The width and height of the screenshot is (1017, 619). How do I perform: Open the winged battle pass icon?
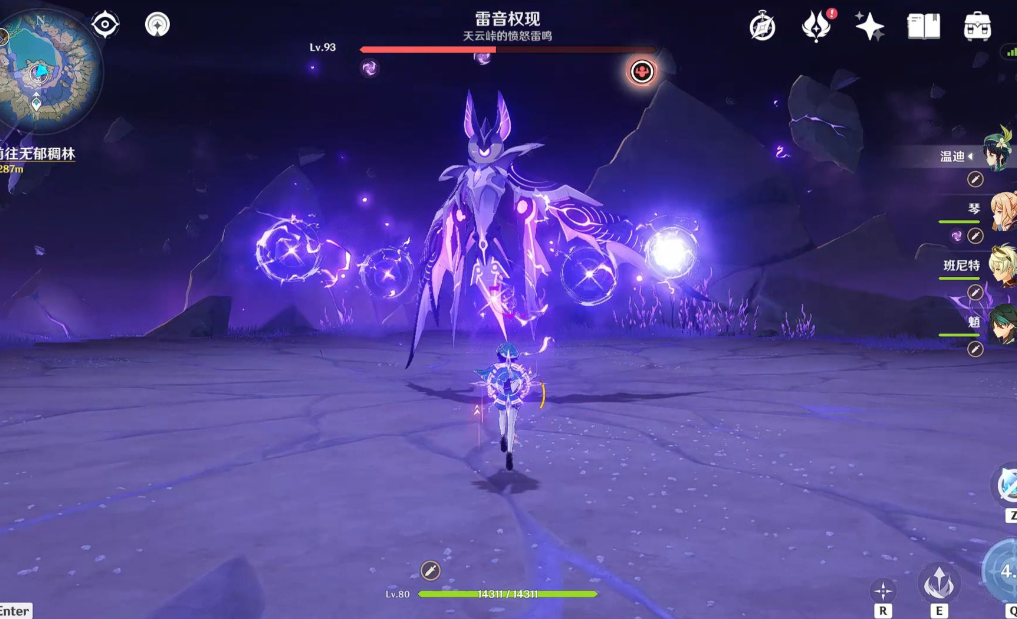[817, 27]
